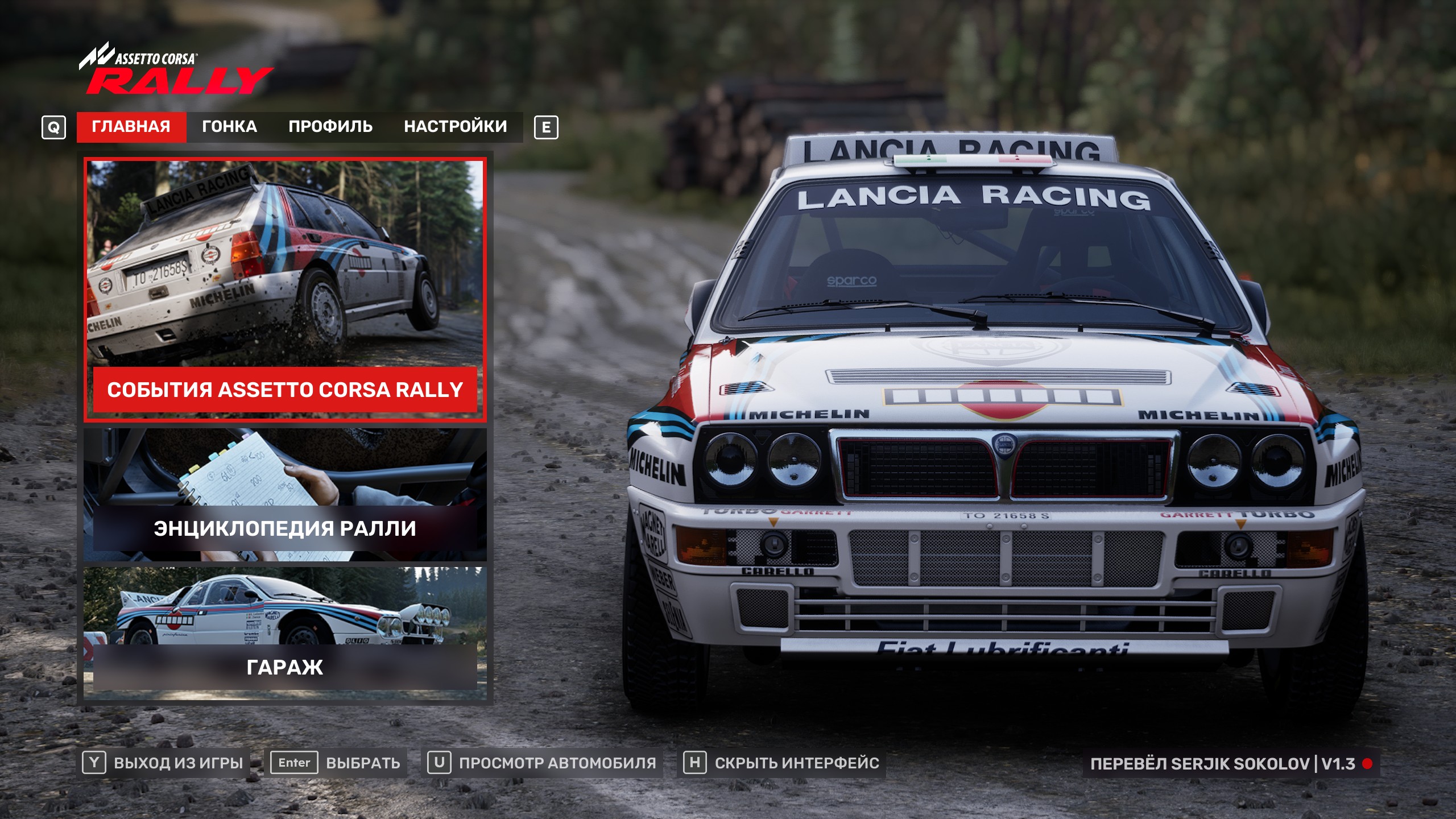Open the ГОНКА tab
Viewport: 1456px width, 819px height.
pyautogui.click(x=229, y=126)
